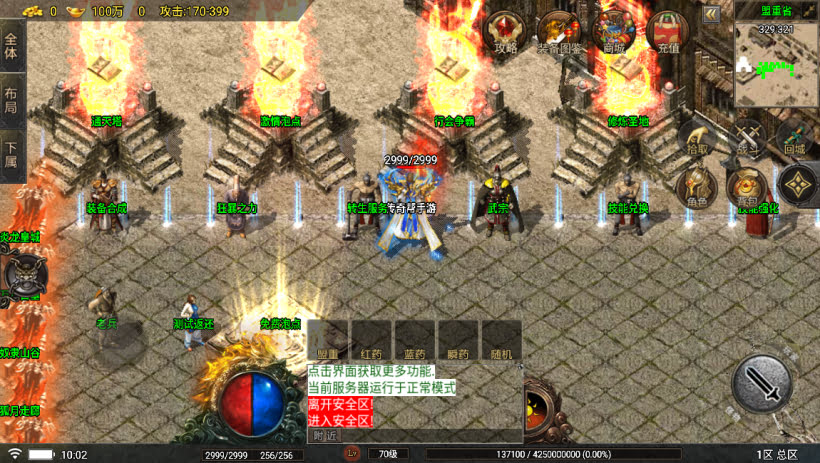Select the 红药 red potion slot
Image resolution: width=820 pixels, height=463 pixels.
pyautogui.click(x=371, y=340)
